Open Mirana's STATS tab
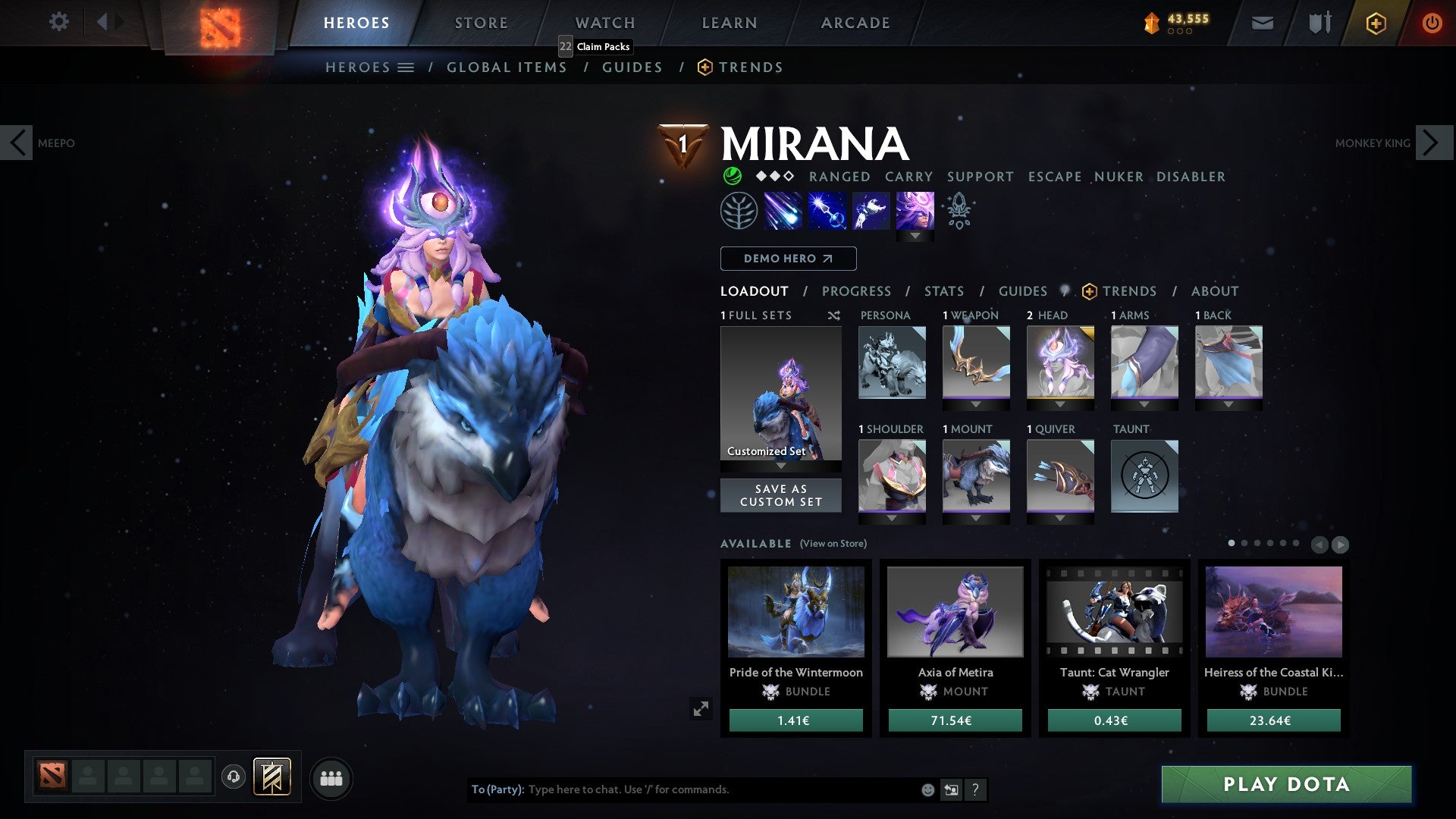 tap(943, 290)
